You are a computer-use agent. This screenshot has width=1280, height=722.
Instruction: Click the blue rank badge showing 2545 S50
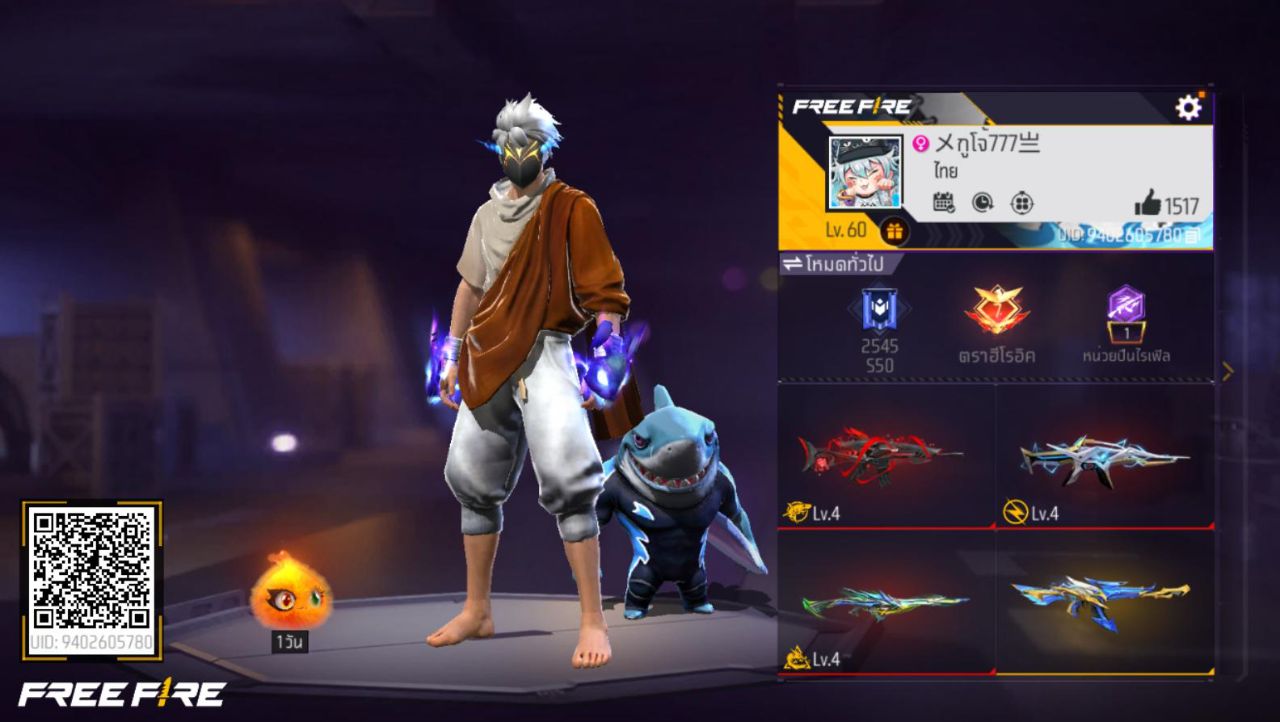coord(881,318)
